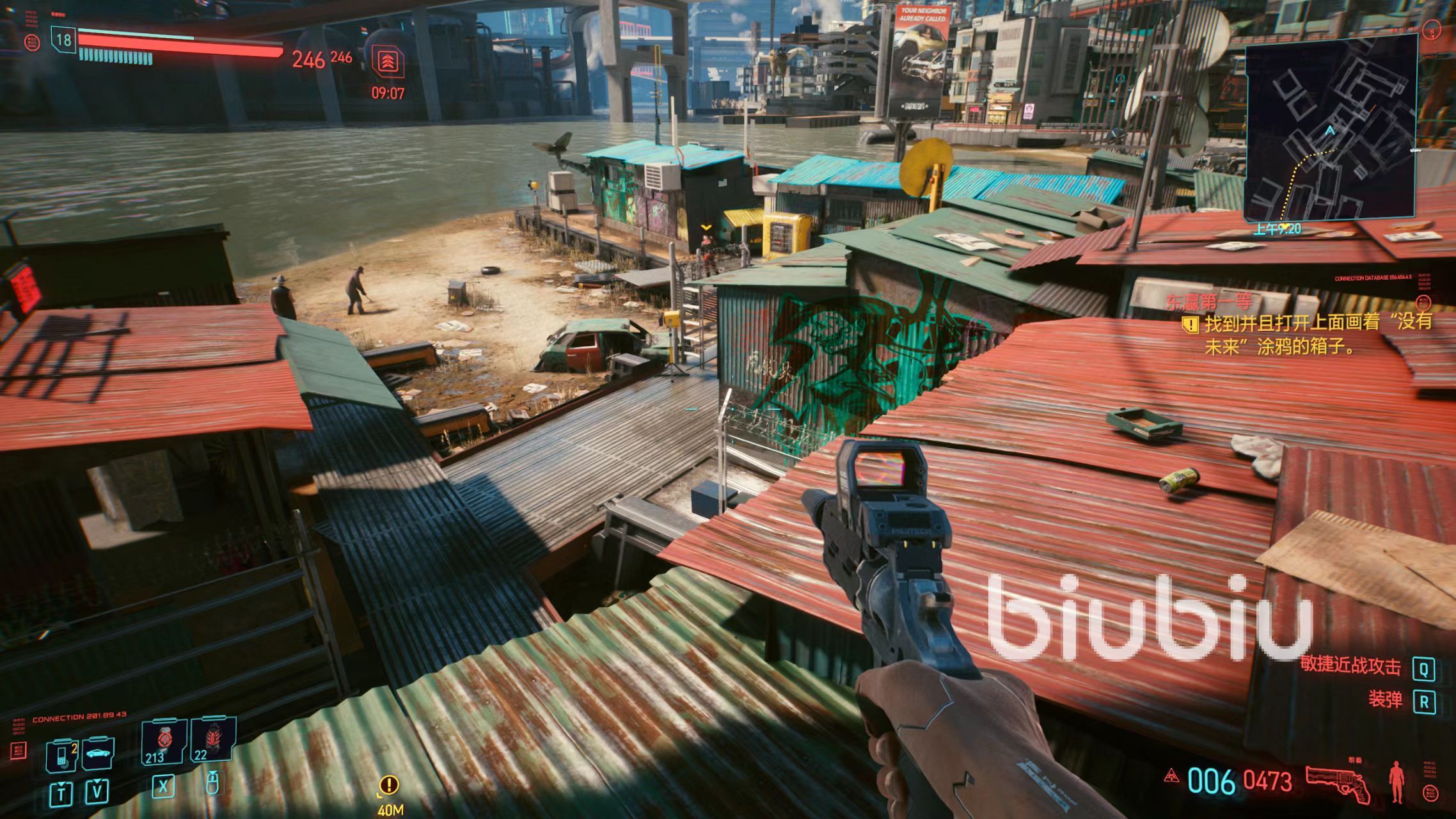Screen dimensions: 1456x819
Task: Select the level 18 badge
Action: 63,40
